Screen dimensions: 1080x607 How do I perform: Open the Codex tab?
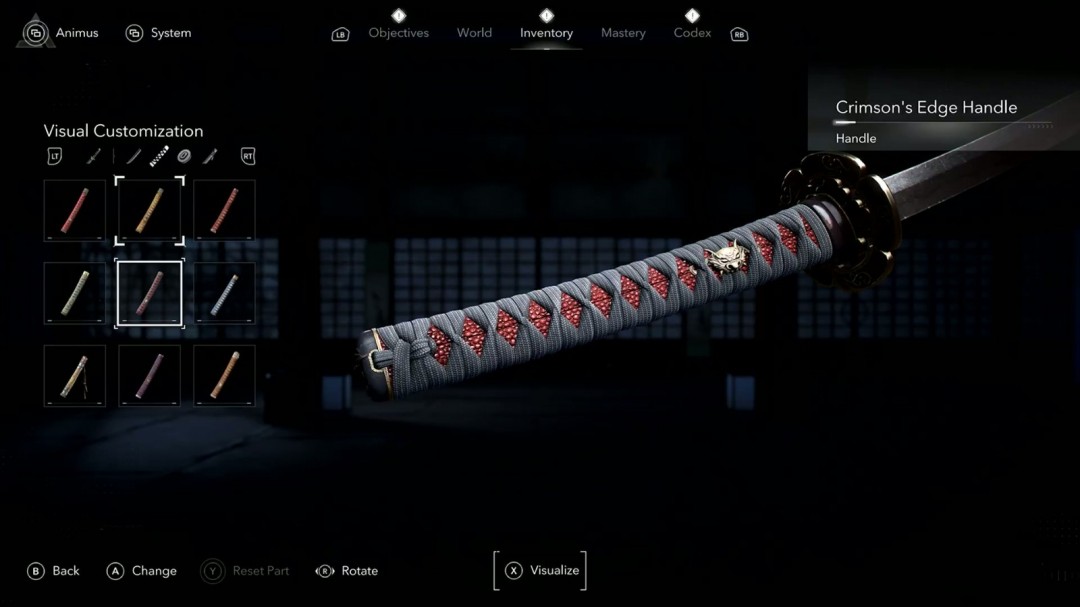[x=692, y=33]
